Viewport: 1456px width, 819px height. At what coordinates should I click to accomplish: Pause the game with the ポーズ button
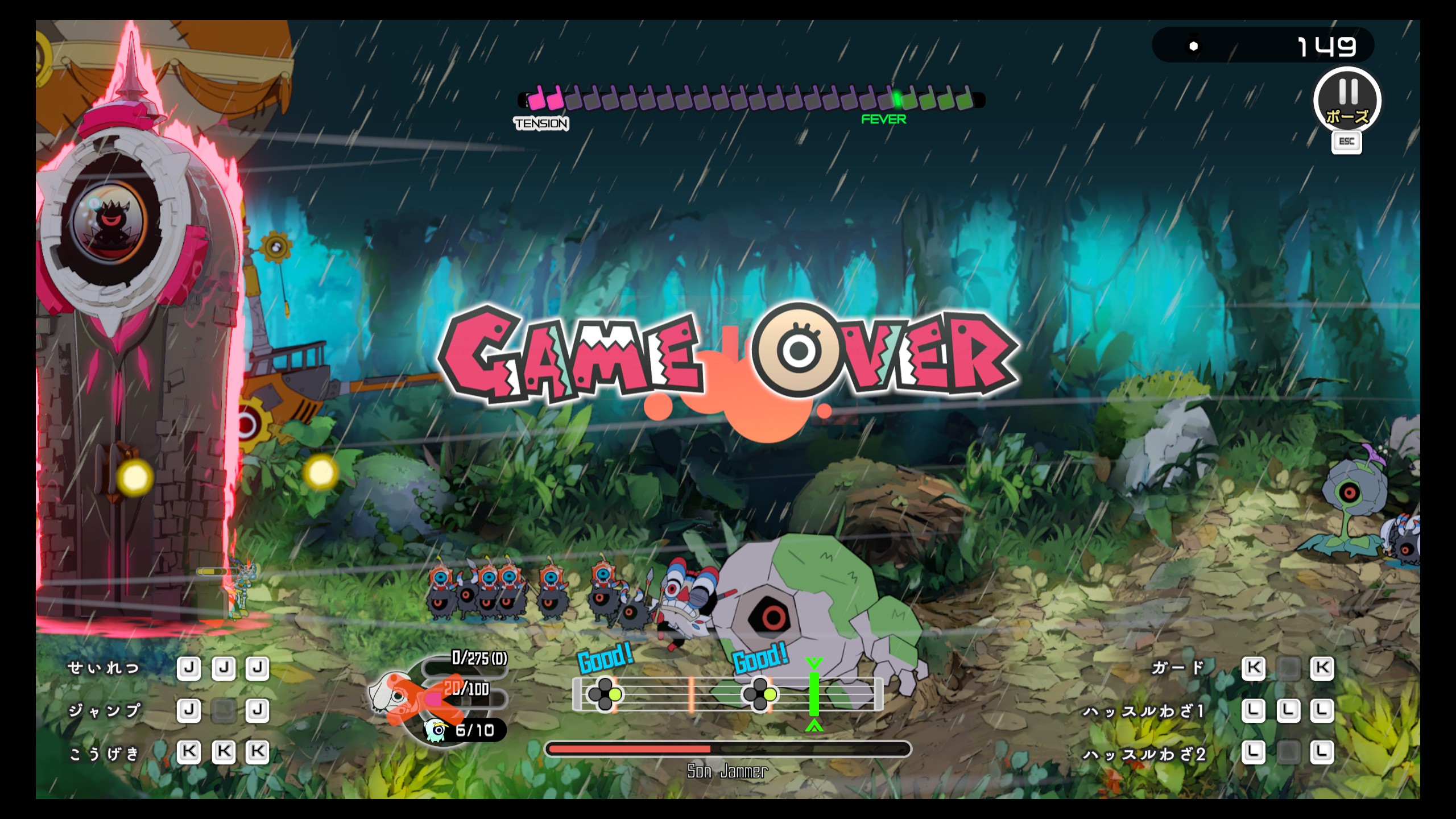1347,101
